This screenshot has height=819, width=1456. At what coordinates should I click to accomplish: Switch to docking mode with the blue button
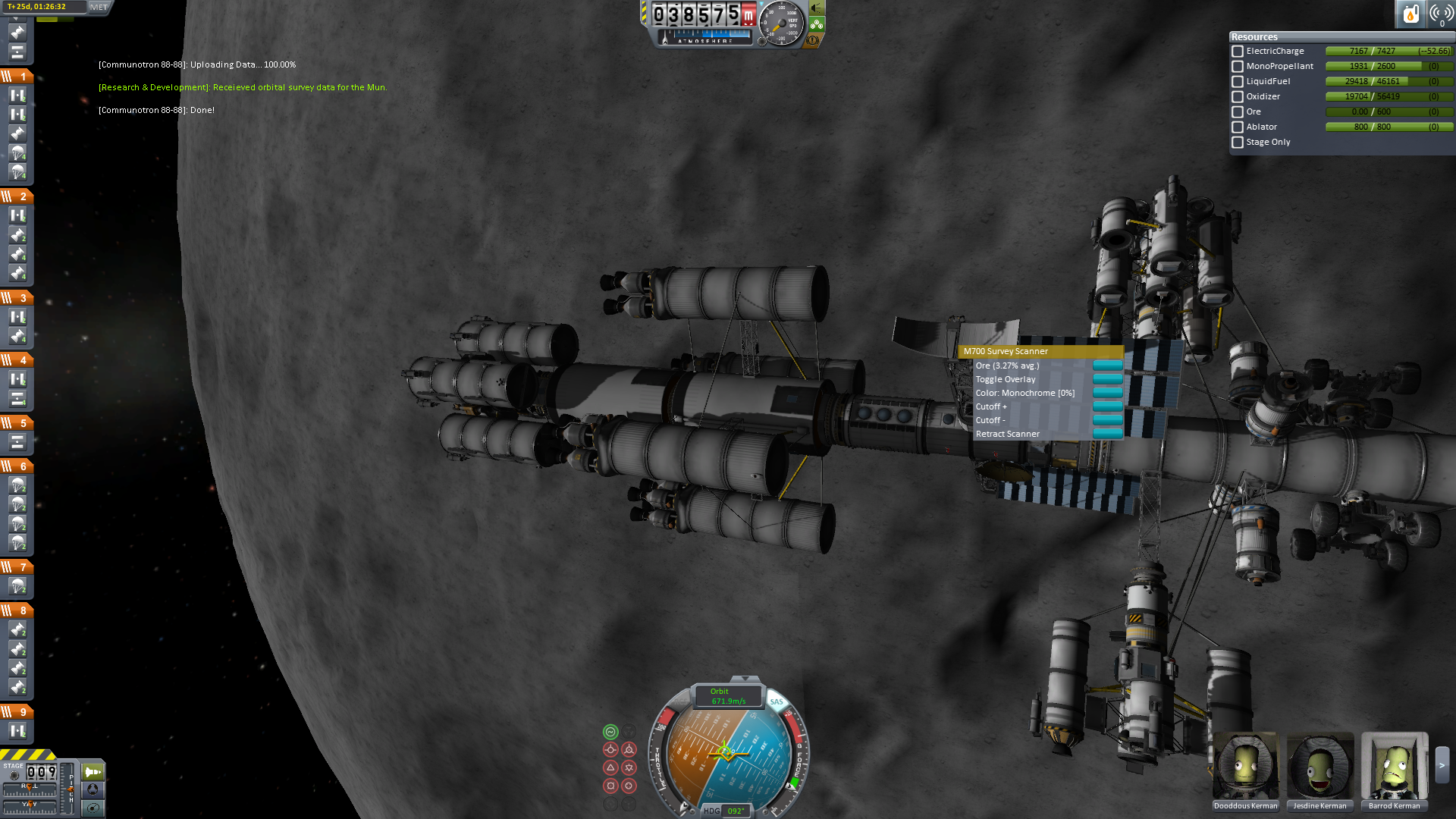tap(93, 790)
